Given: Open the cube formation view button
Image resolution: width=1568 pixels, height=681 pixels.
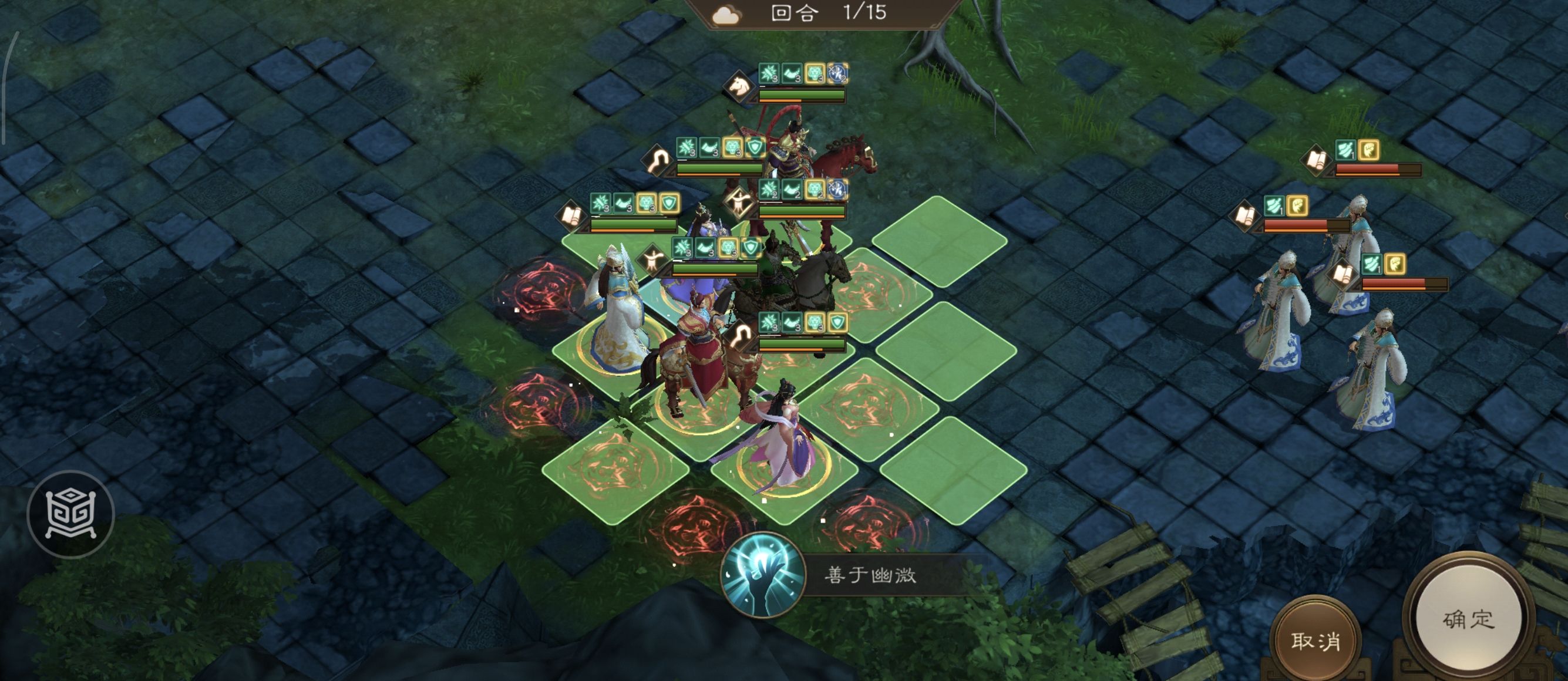Looking at the screenshot, I should tap(71, 514).
